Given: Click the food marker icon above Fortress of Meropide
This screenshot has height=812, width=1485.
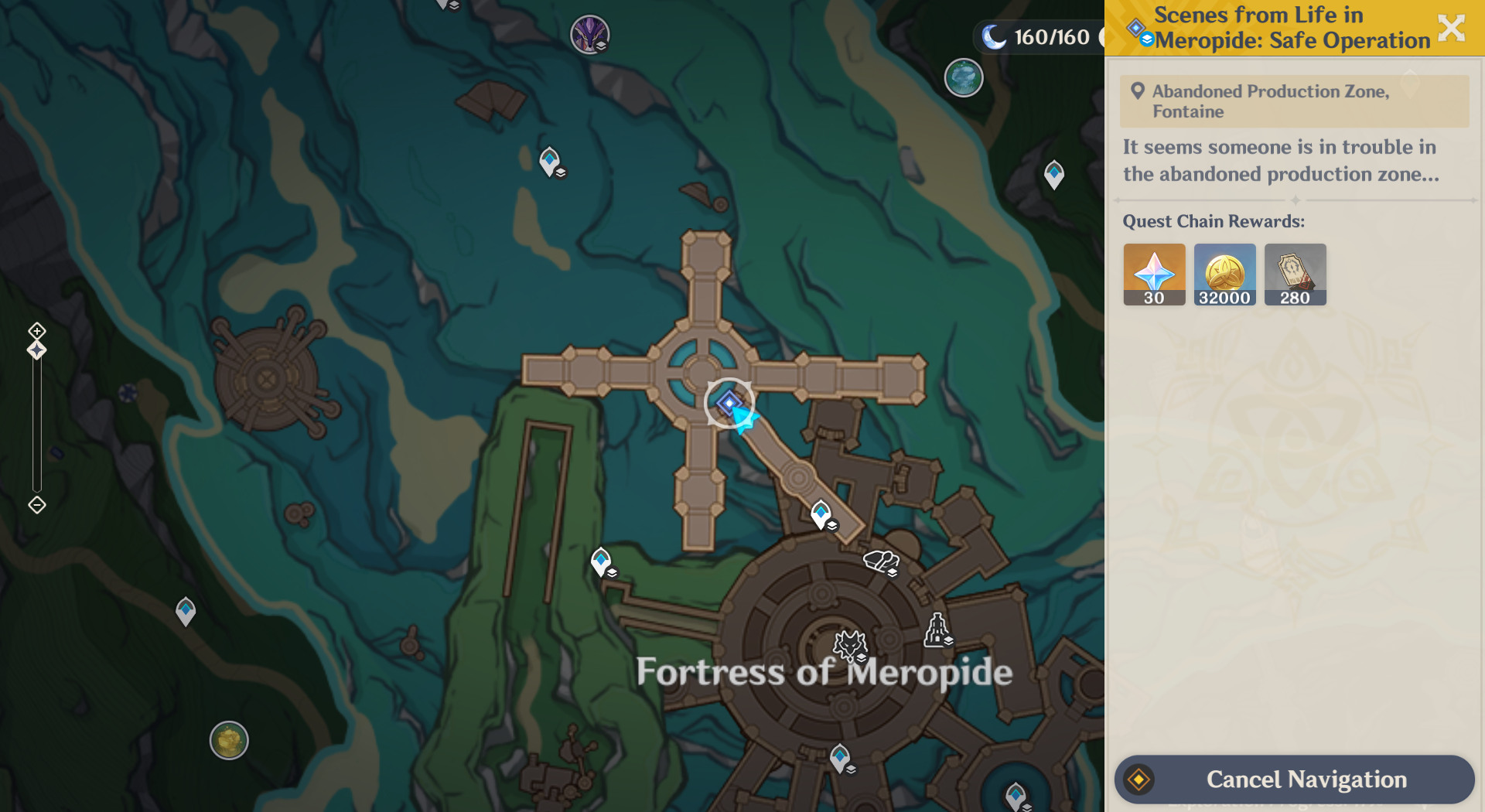Looking at the screenshot, I should pyautogui.click(x=880, y=561).
